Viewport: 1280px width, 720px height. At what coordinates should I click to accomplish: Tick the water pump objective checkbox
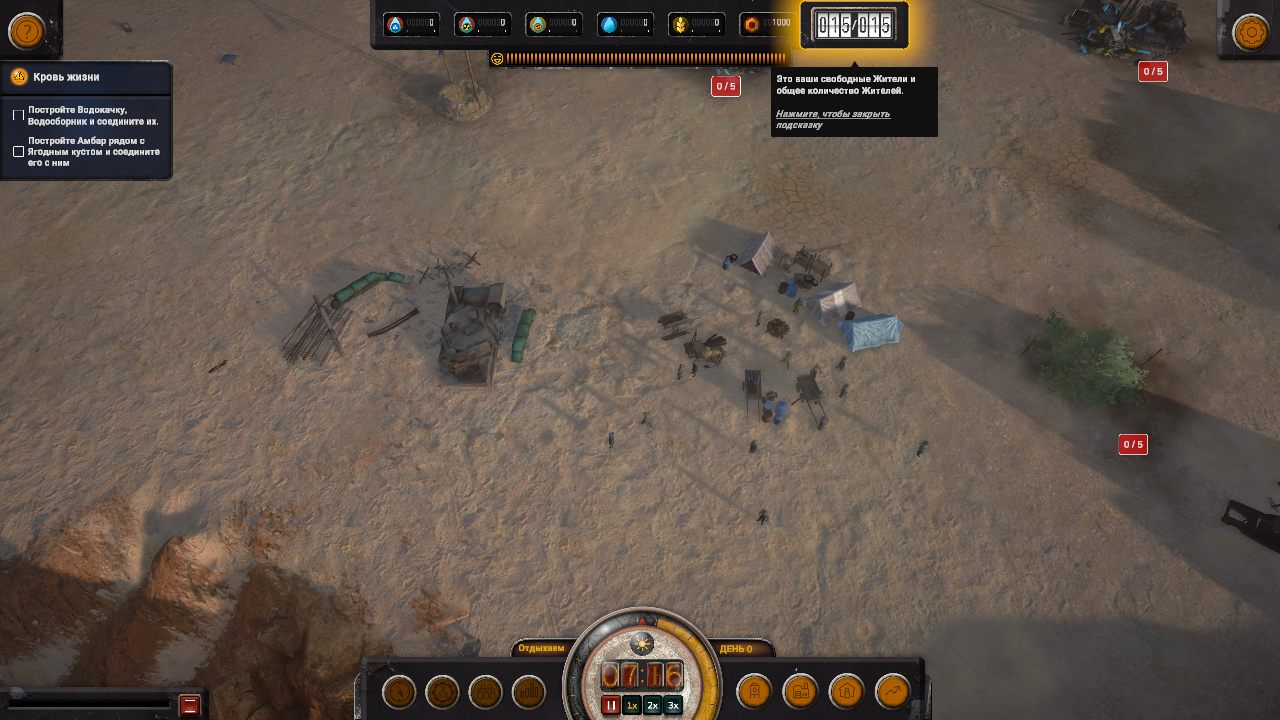click(x=18, y=116)
